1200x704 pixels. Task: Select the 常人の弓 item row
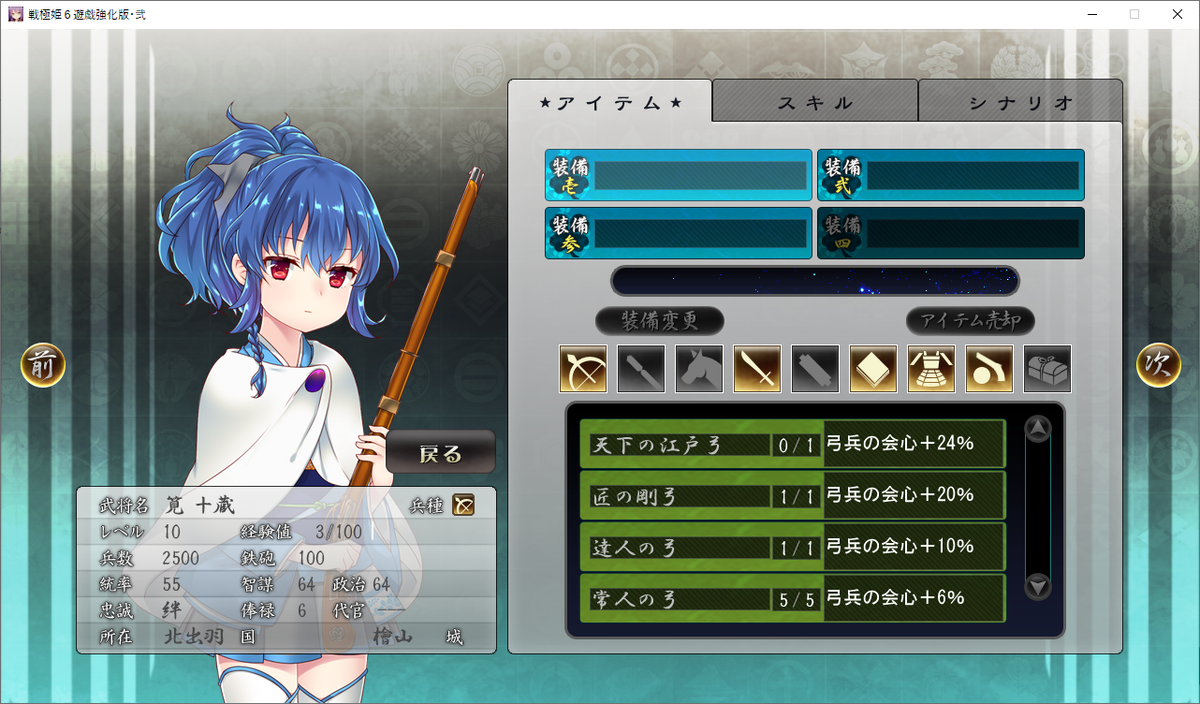tap(792, 598)
